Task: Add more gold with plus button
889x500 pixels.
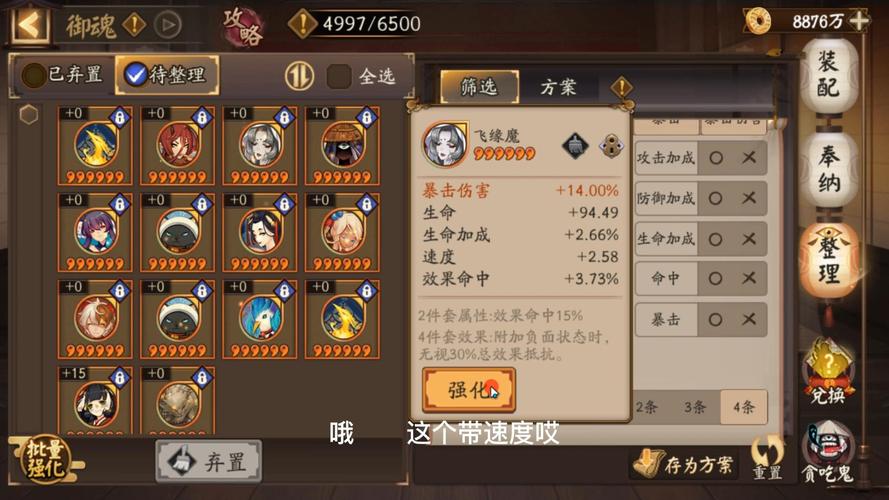Action: [859, 21]
